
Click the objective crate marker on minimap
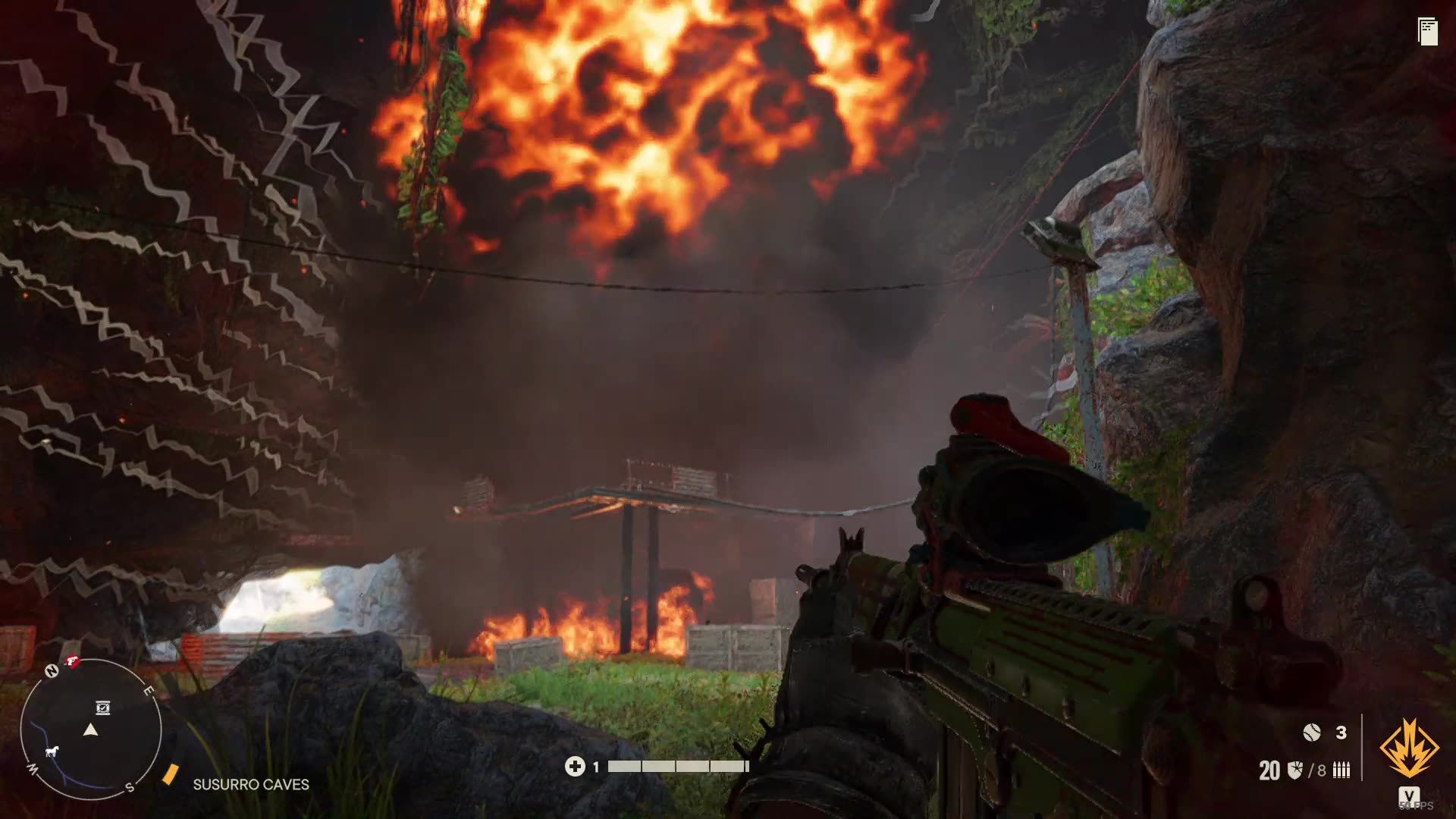coord(102,708)
